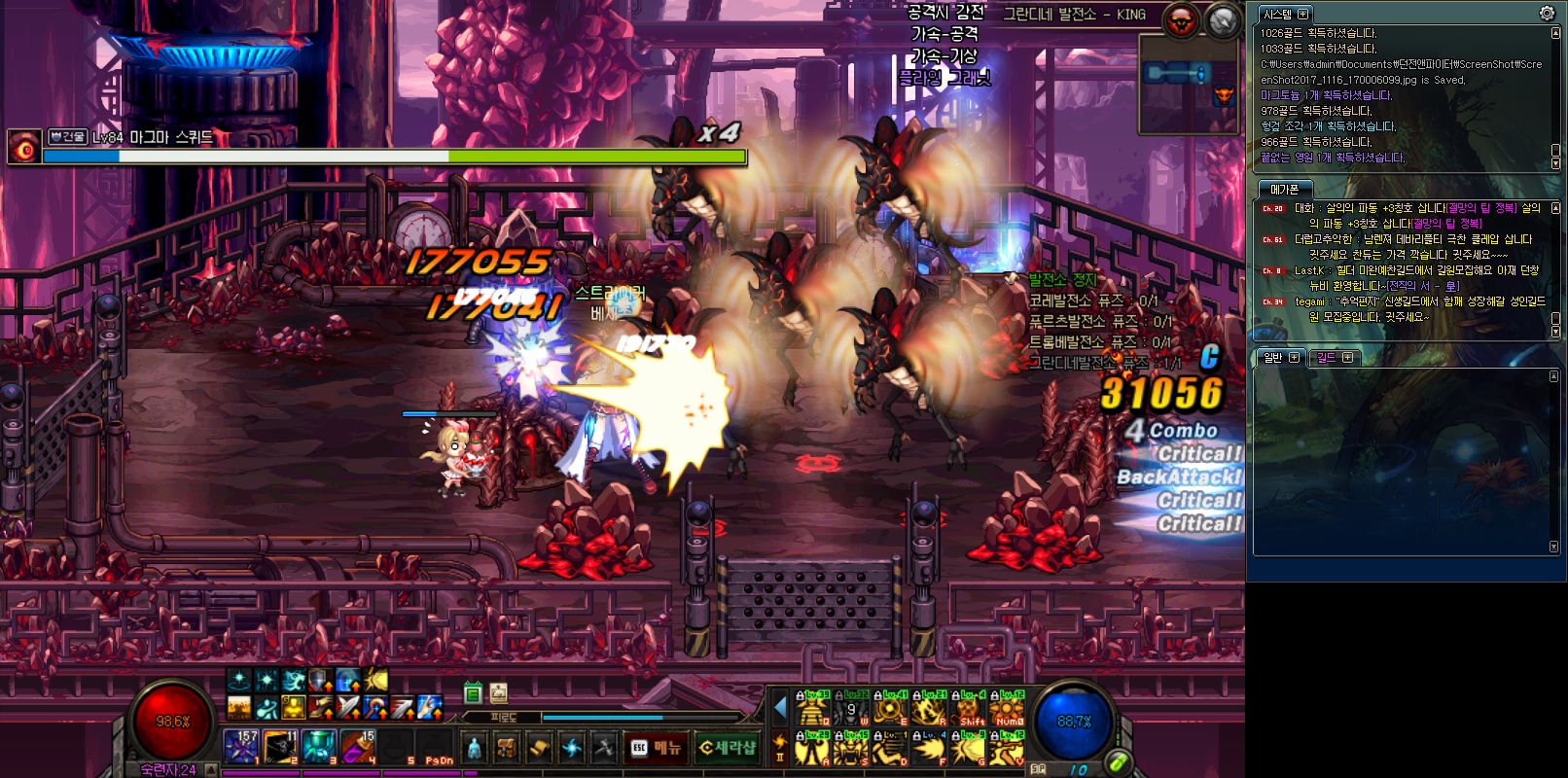This screenshot has height=778, width=1568.
Task: Open the quest scroll icon
Action: 539,747
